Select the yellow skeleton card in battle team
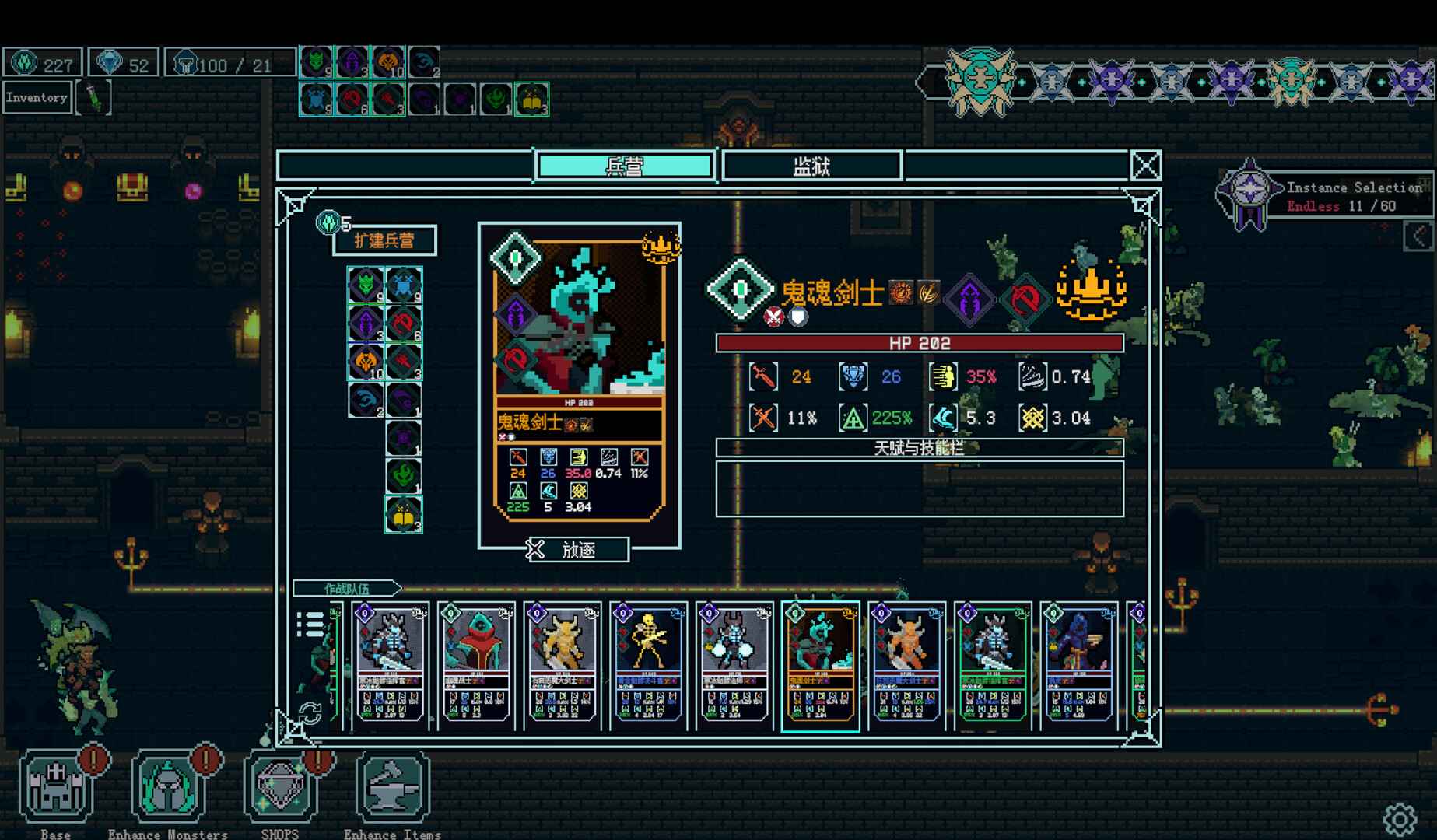Screen dimensions: 1437x840 650,665
